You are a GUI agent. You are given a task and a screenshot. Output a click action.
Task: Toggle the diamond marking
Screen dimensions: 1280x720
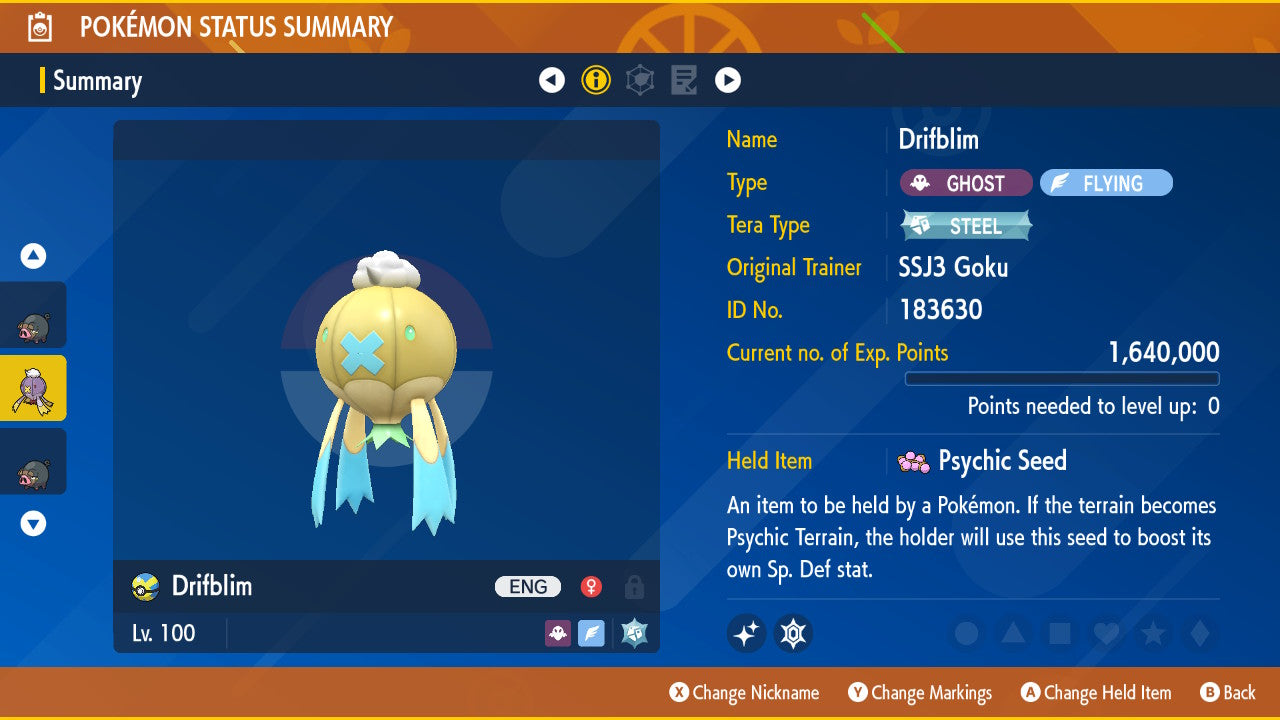(1197, 633)
